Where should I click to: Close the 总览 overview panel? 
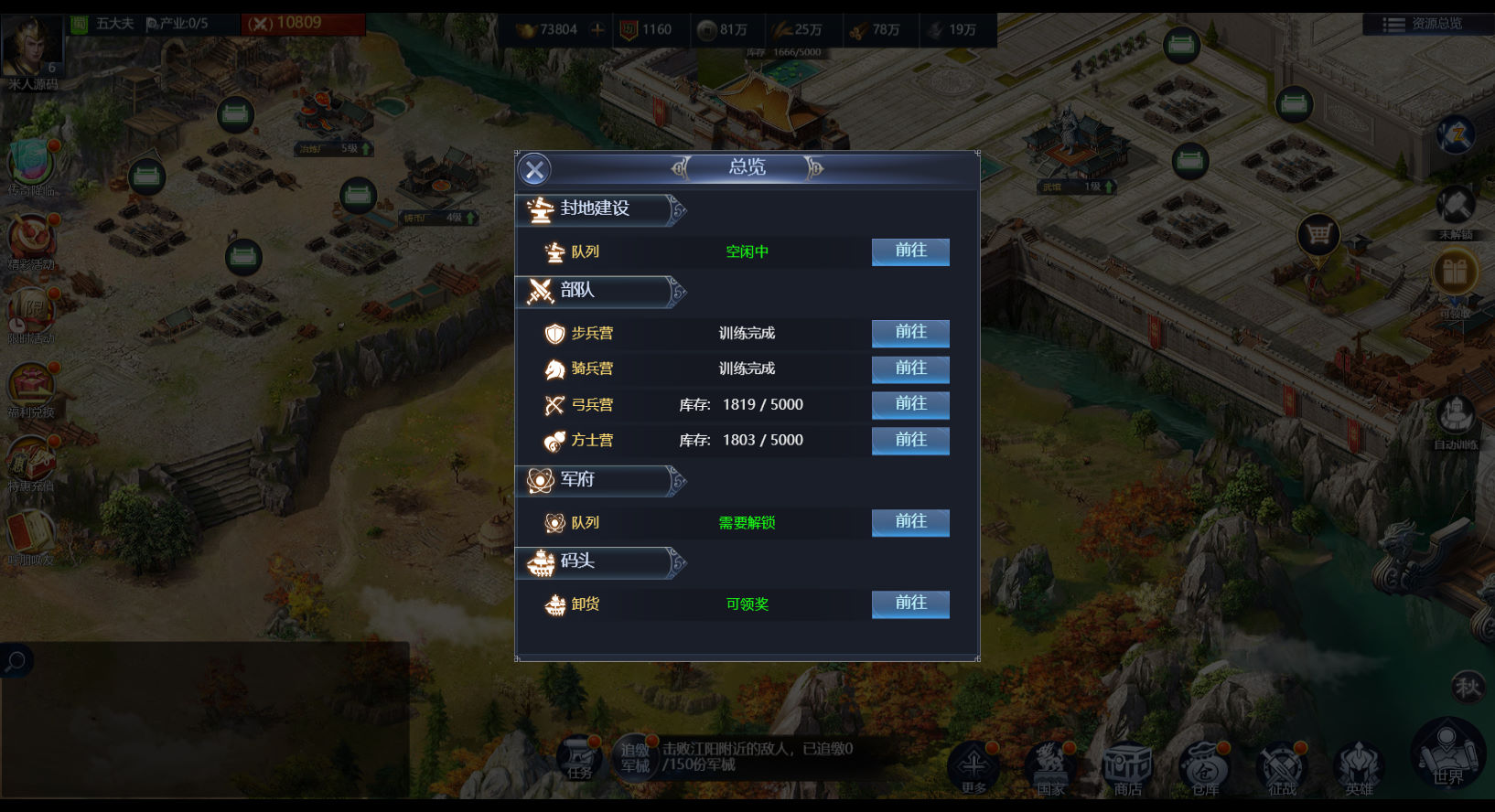pyautogui.click(x=535, y=169)
